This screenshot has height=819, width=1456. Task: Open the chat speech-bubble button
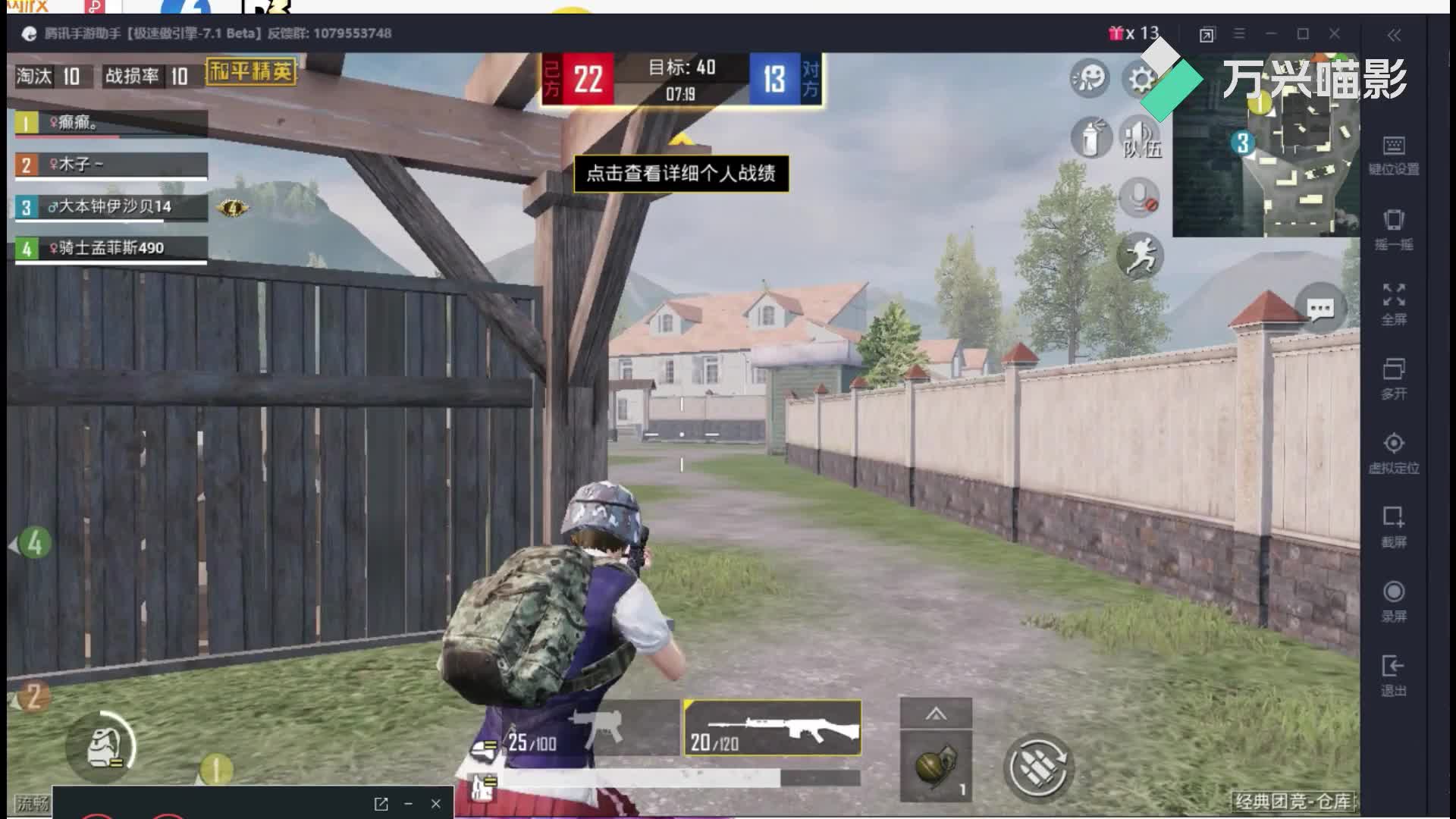(x=1320, y=309)
